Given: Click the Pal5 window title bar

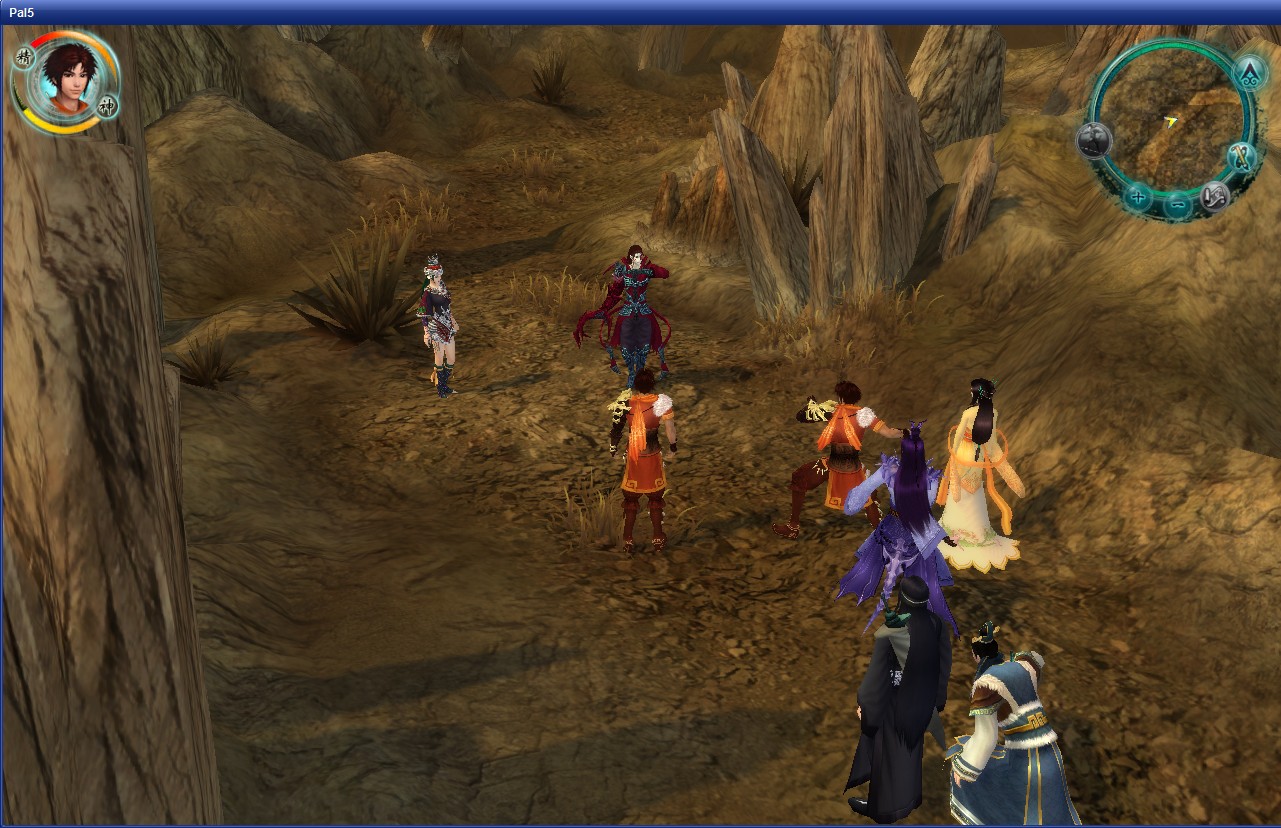Looking at the screenshot, I should [x=640, y=12].
